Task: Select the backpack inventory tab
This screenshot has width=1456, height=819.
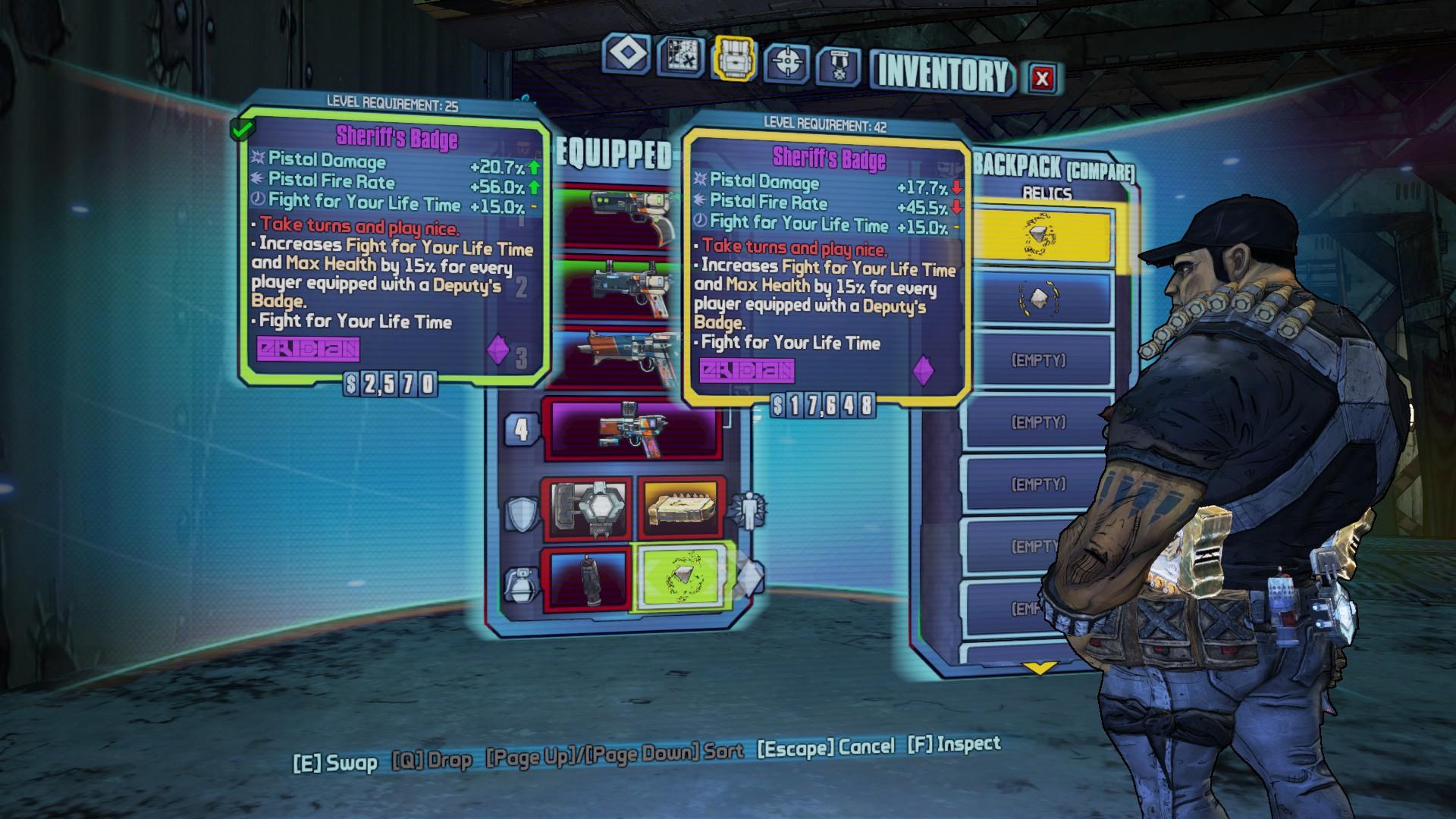Action: coord(734,58)
